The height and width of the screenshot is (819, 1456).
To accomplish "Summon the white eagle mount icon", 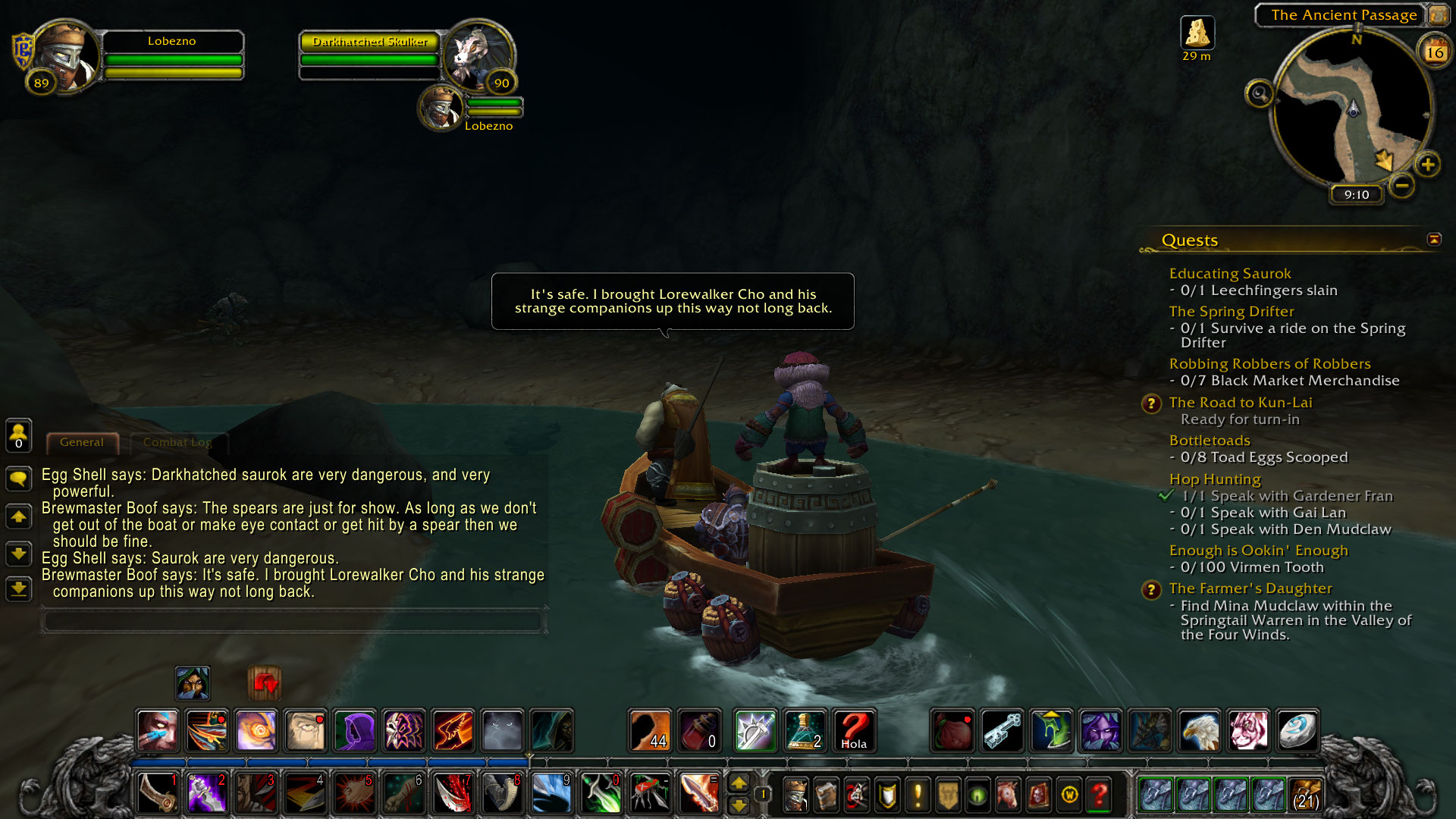I will [1199, 731].
